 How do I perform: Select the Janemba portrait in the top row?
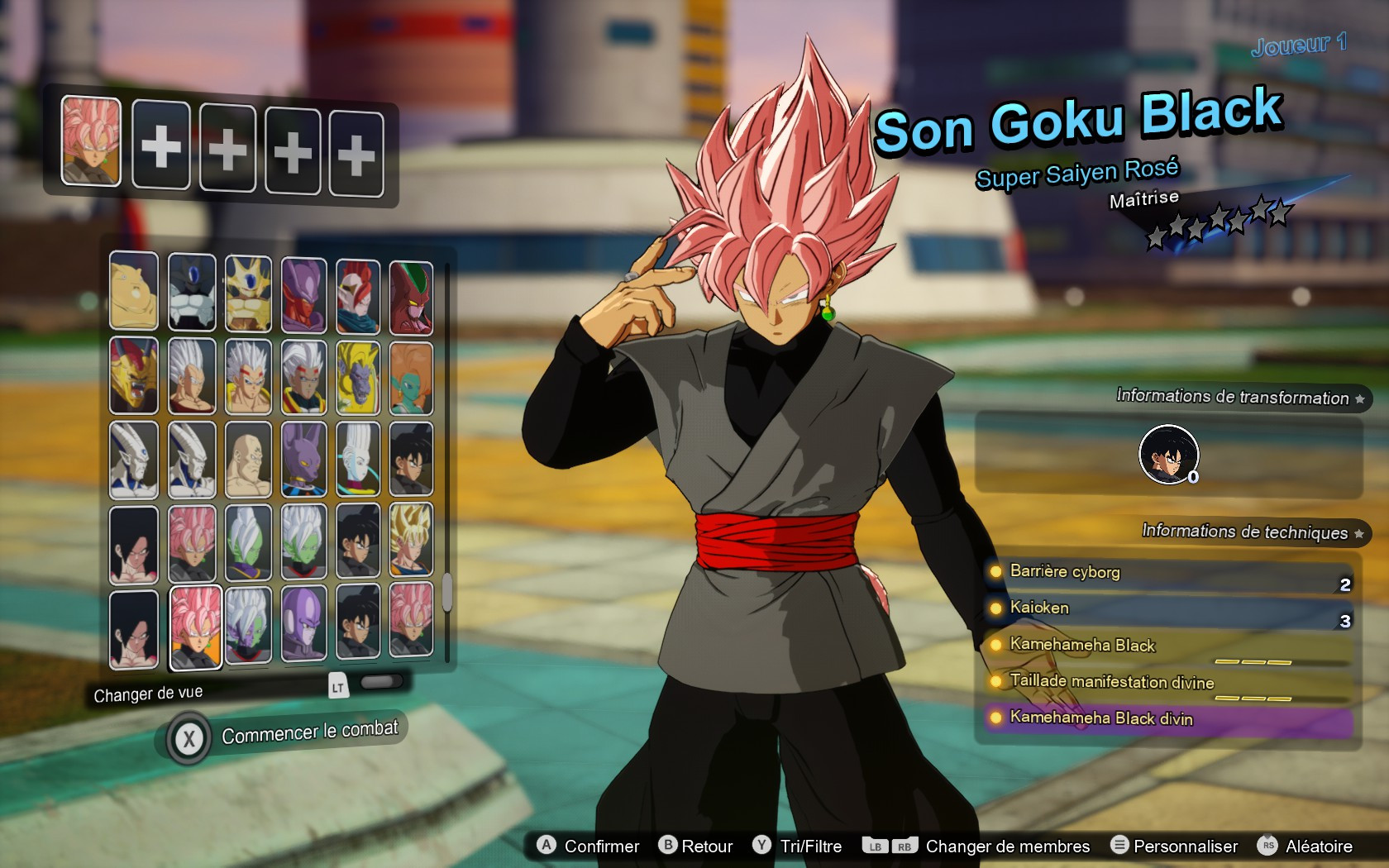pyautogui.click(x=304, y=291)
